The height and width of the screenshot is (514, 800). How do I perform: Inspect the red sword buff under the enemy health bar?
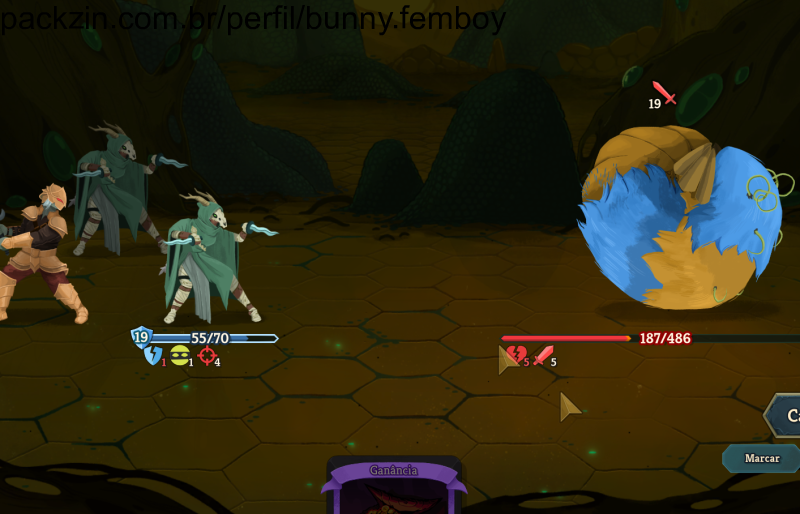coord(543,355)
